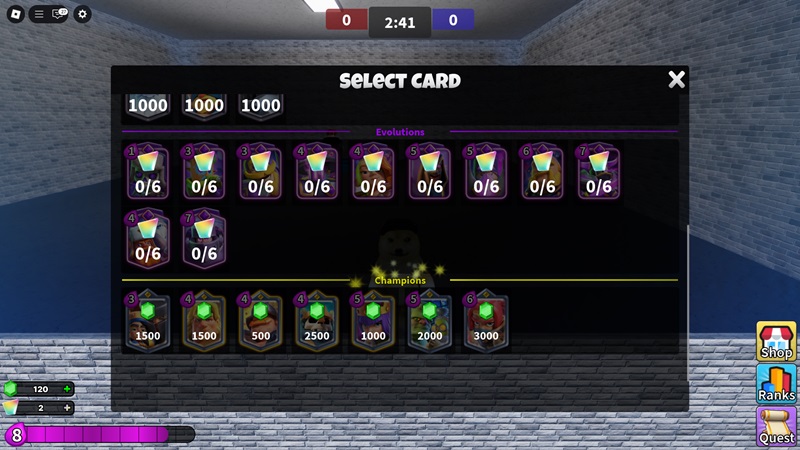Choose the 3000-gem champion card
800x450 pixels.
pos(486,321)
